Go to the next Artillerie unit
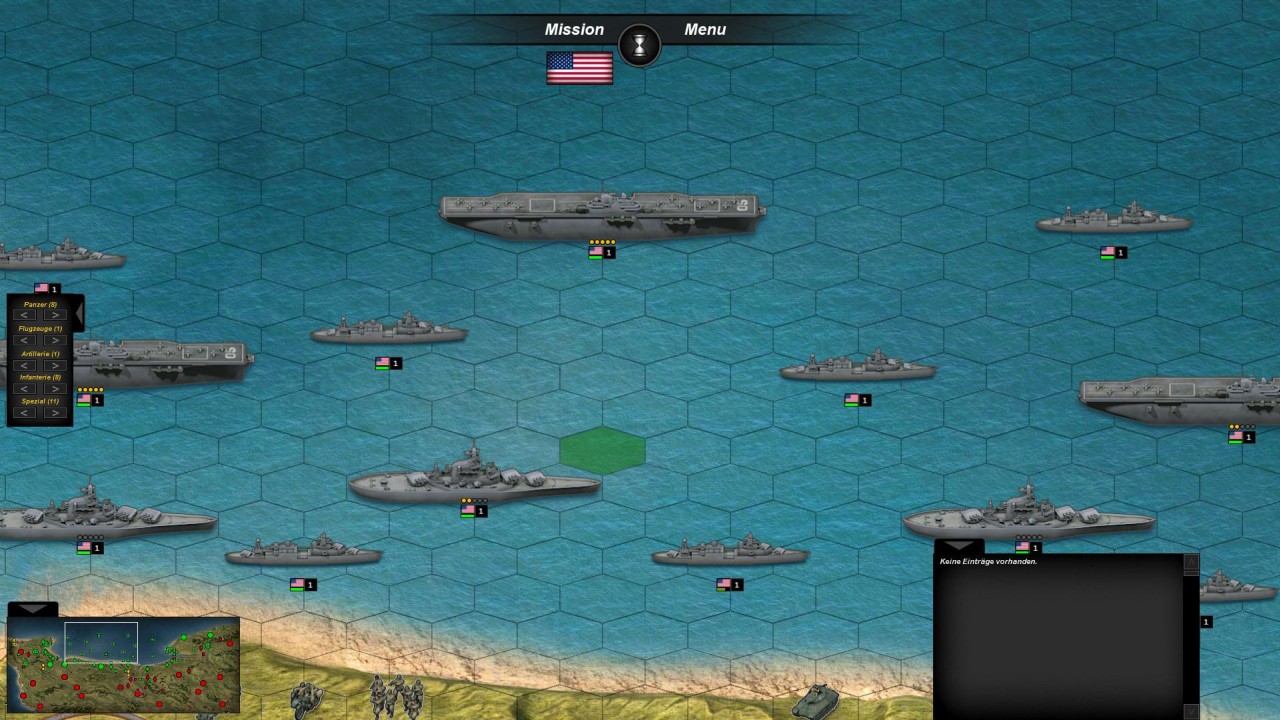This screenshot has width=1280, height=720. point(53,365)
